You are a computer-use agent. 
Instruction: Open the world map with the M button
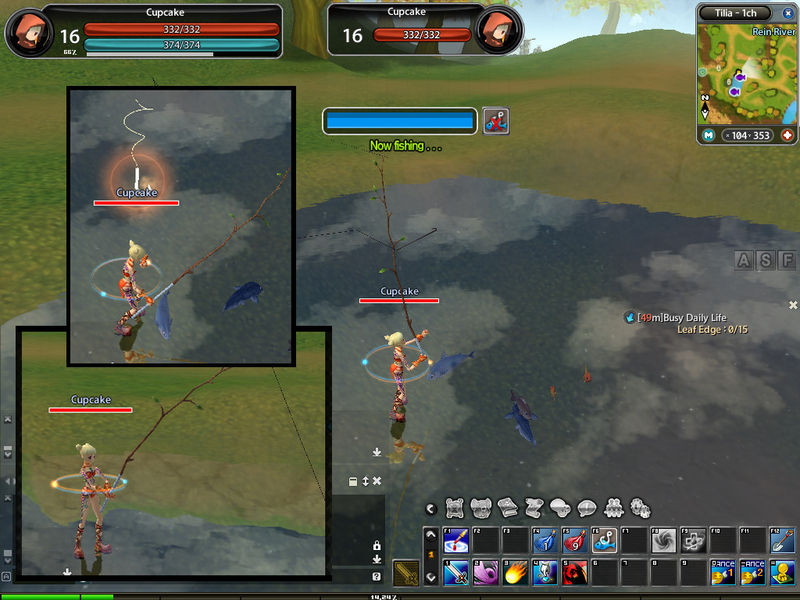tap(708, 135)
